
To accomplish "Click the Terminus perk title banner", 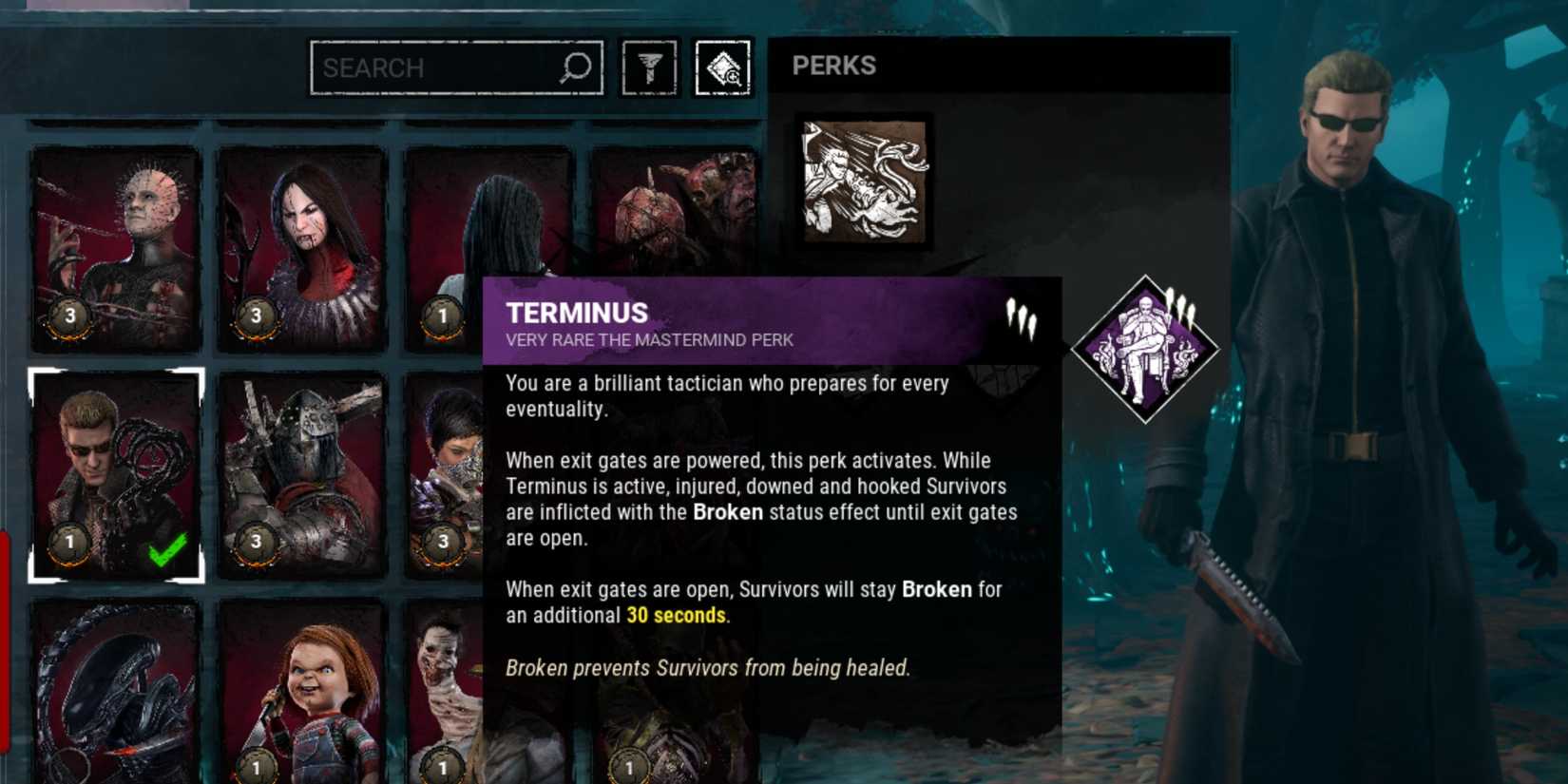I will tap(665, 318).
